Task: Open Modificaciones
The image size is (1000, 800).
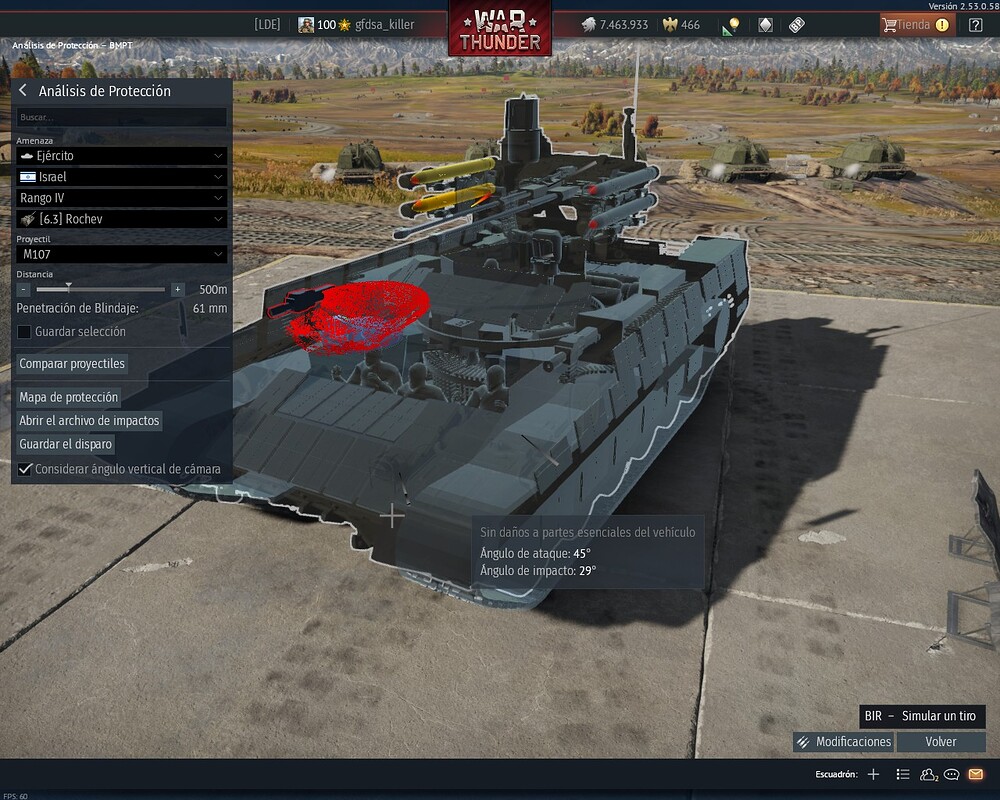Action: click(x=843, y=742)
